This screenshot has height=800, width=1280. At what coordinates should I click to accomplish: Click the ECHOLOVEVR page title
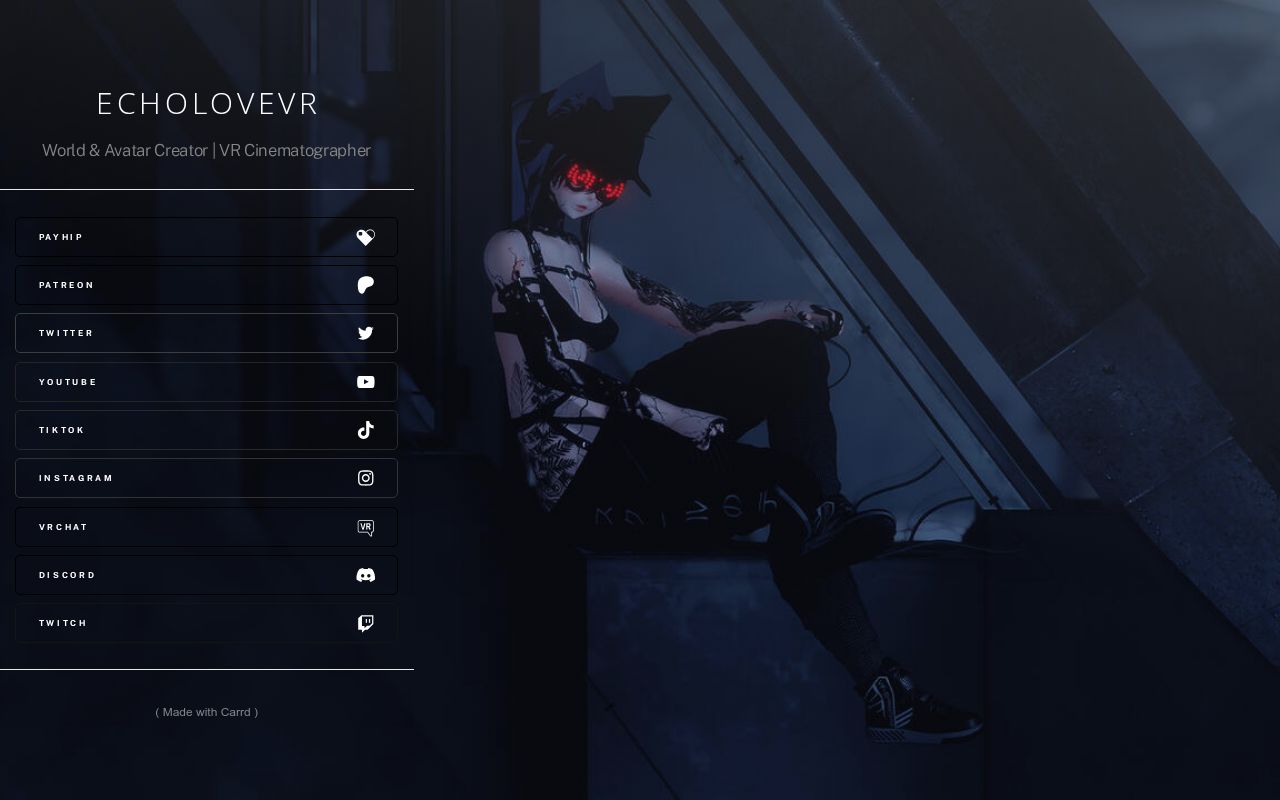206,103
